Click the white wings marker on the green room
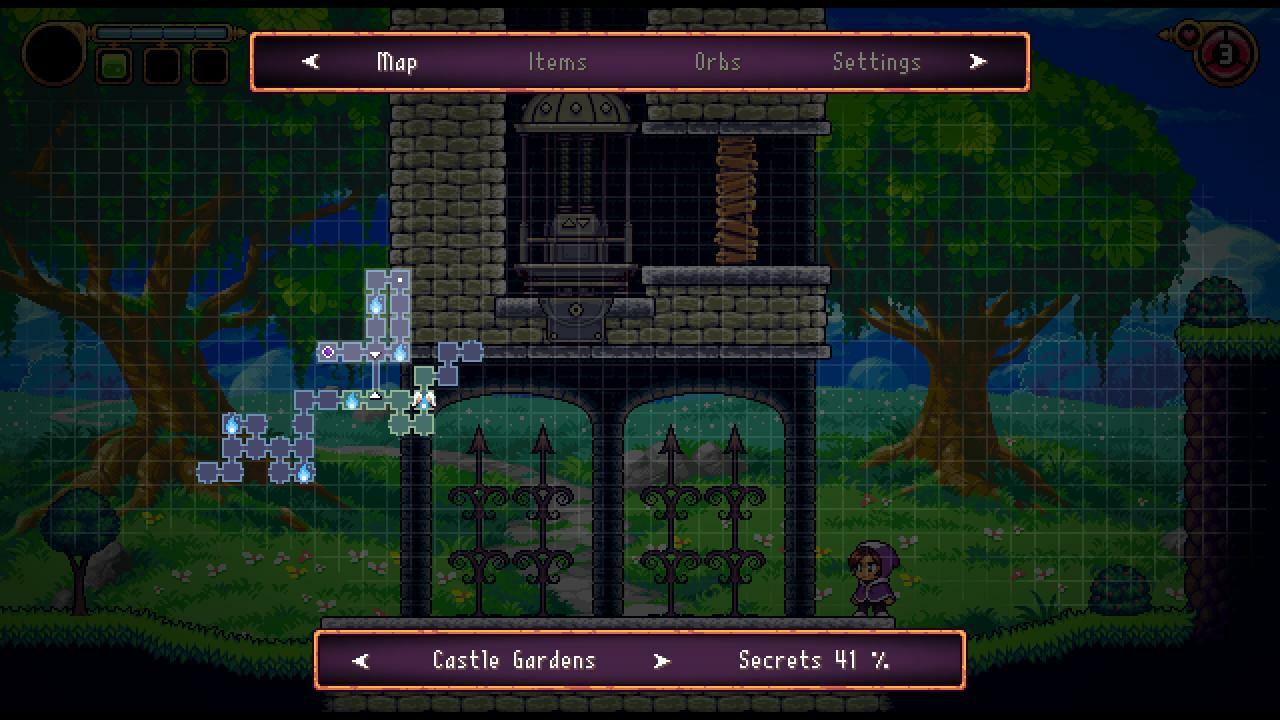The height and width of the screenshot is (720, 1280). [424, 399]
